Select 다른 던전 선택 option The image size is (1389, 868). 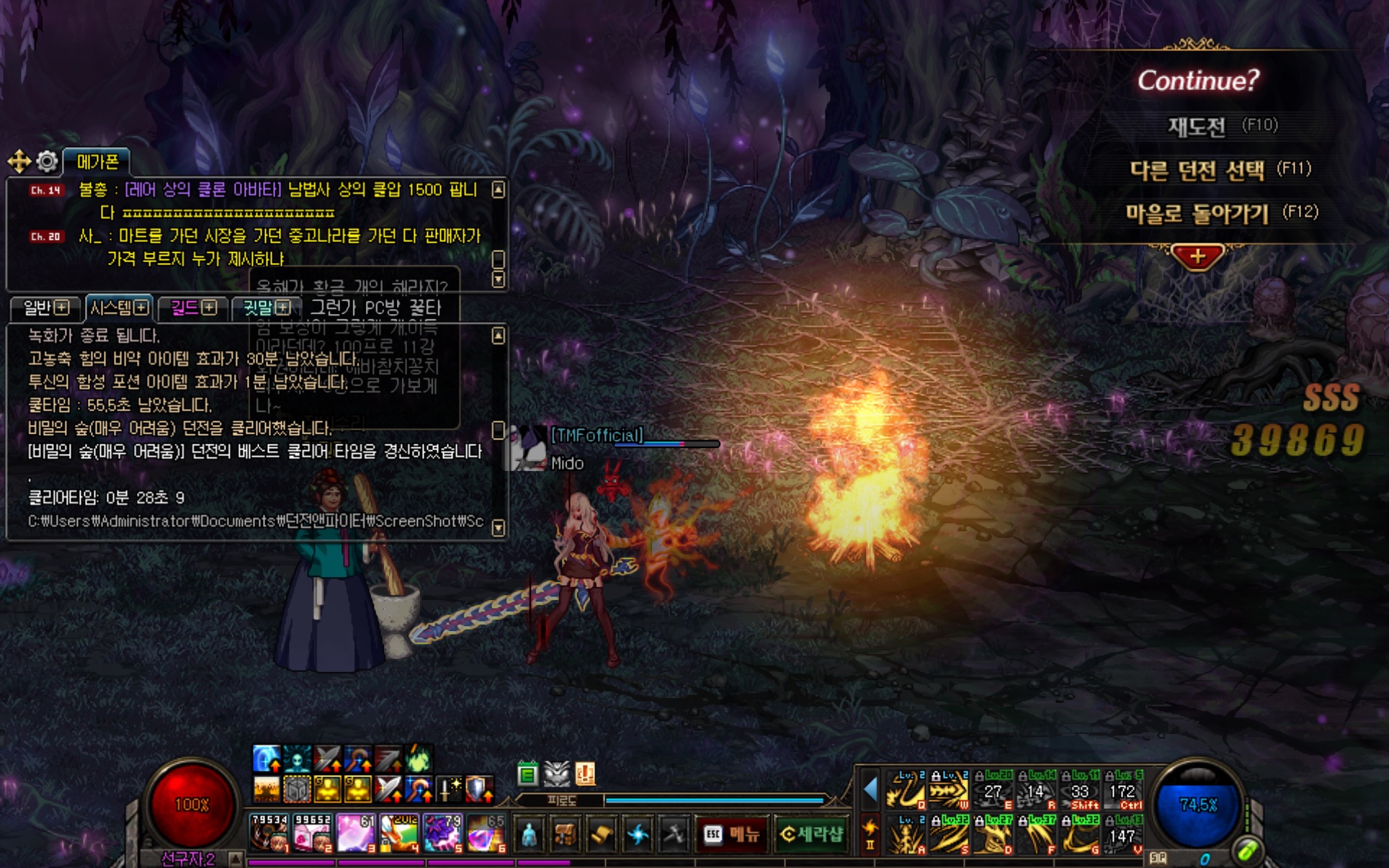coord(1197,170)
